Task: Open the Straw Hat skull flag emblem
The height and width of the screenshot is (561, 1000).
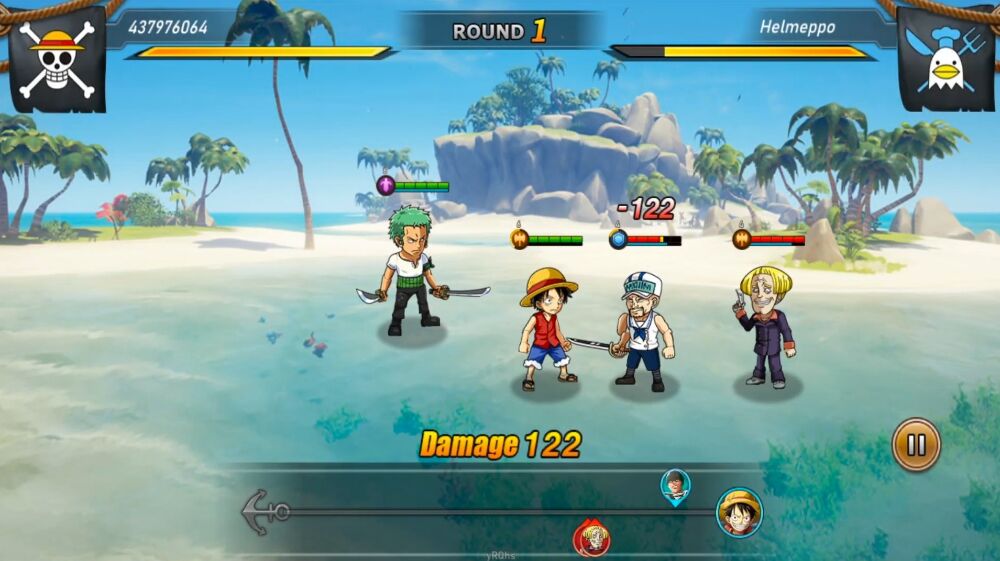Action: tap(57, 59)
